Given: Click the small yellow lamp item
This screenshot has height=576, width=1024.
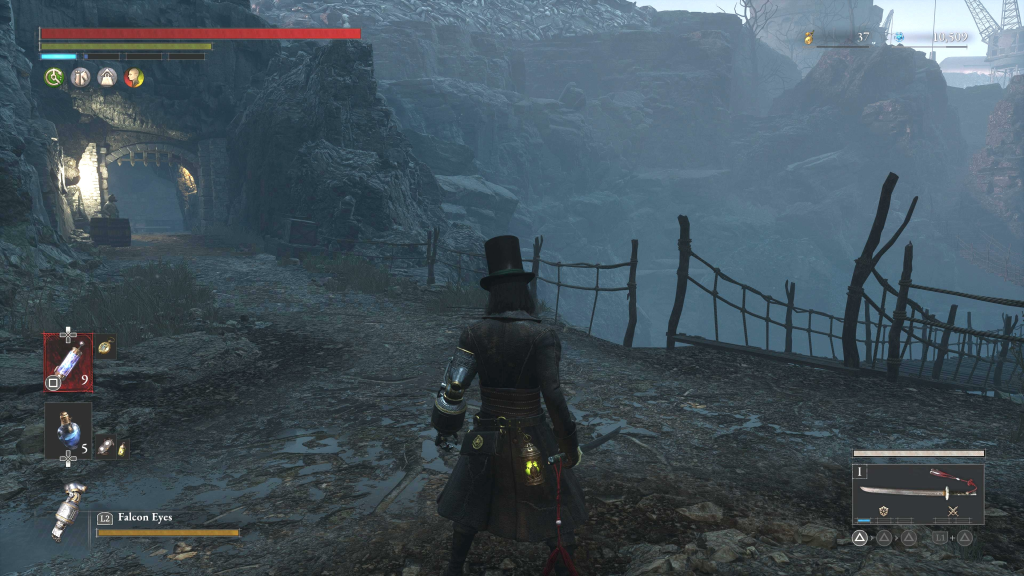Looking at the screenshot, I should [x=121, y=450].
